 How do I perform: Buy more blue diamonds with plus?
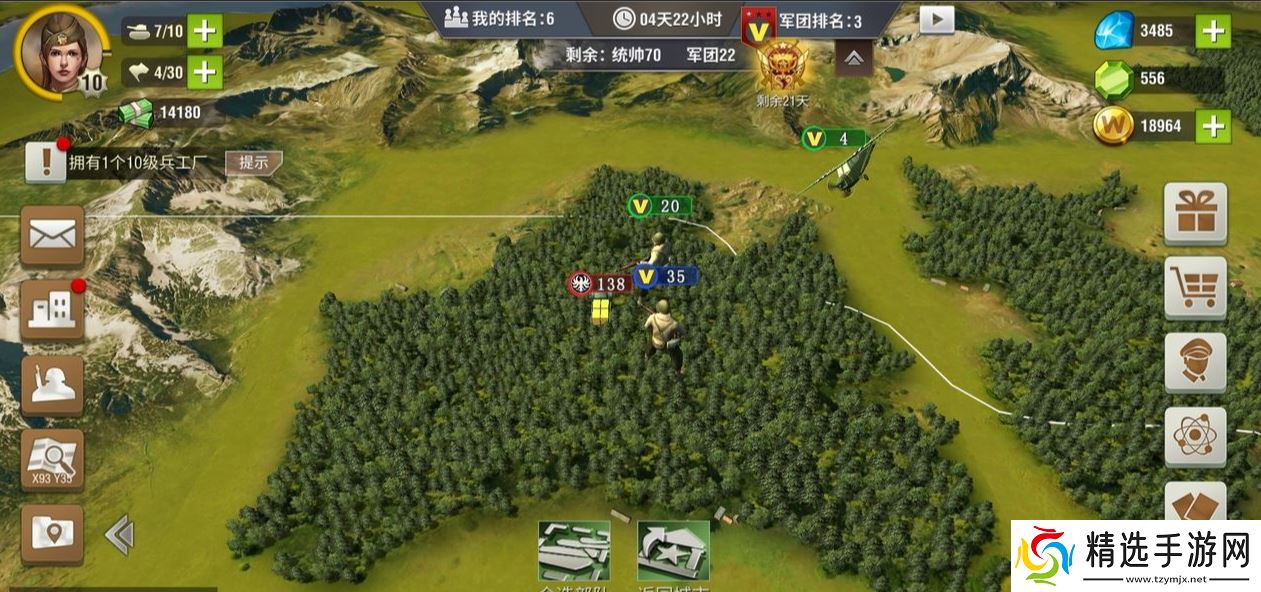1213,31
